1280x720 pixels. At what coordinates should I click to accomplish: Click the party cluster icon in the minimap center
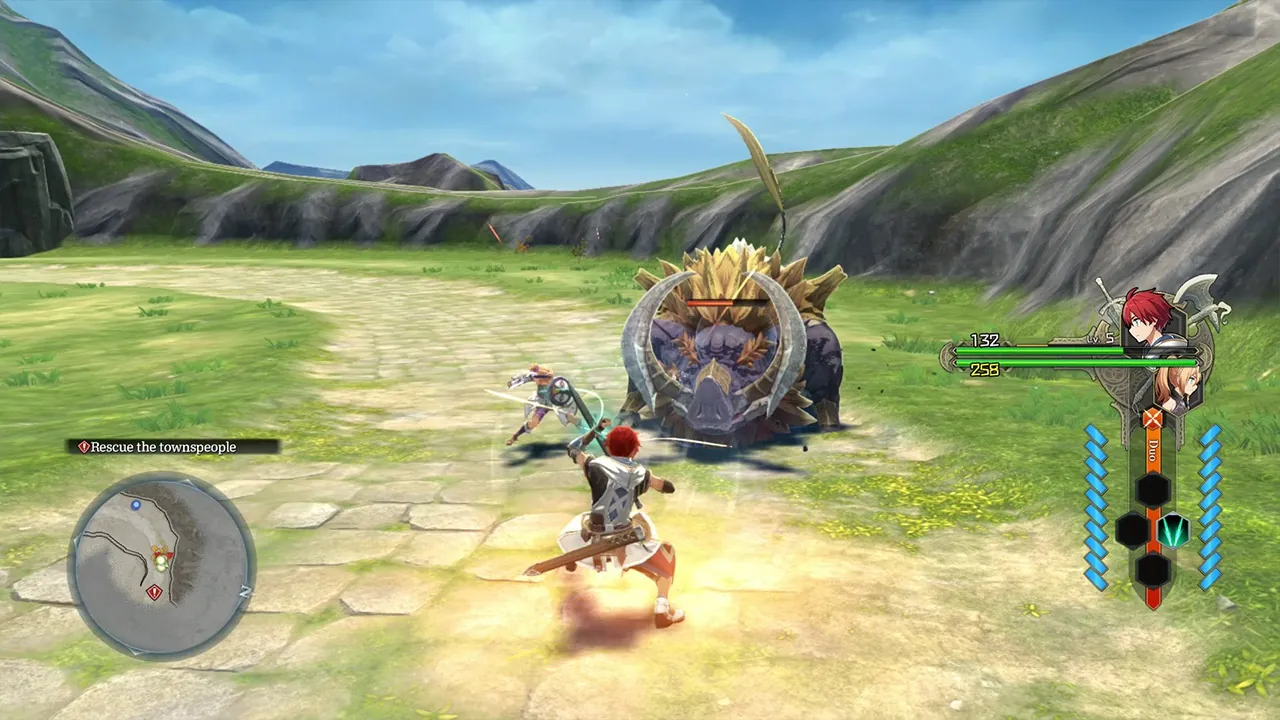[x=161, y=558]
